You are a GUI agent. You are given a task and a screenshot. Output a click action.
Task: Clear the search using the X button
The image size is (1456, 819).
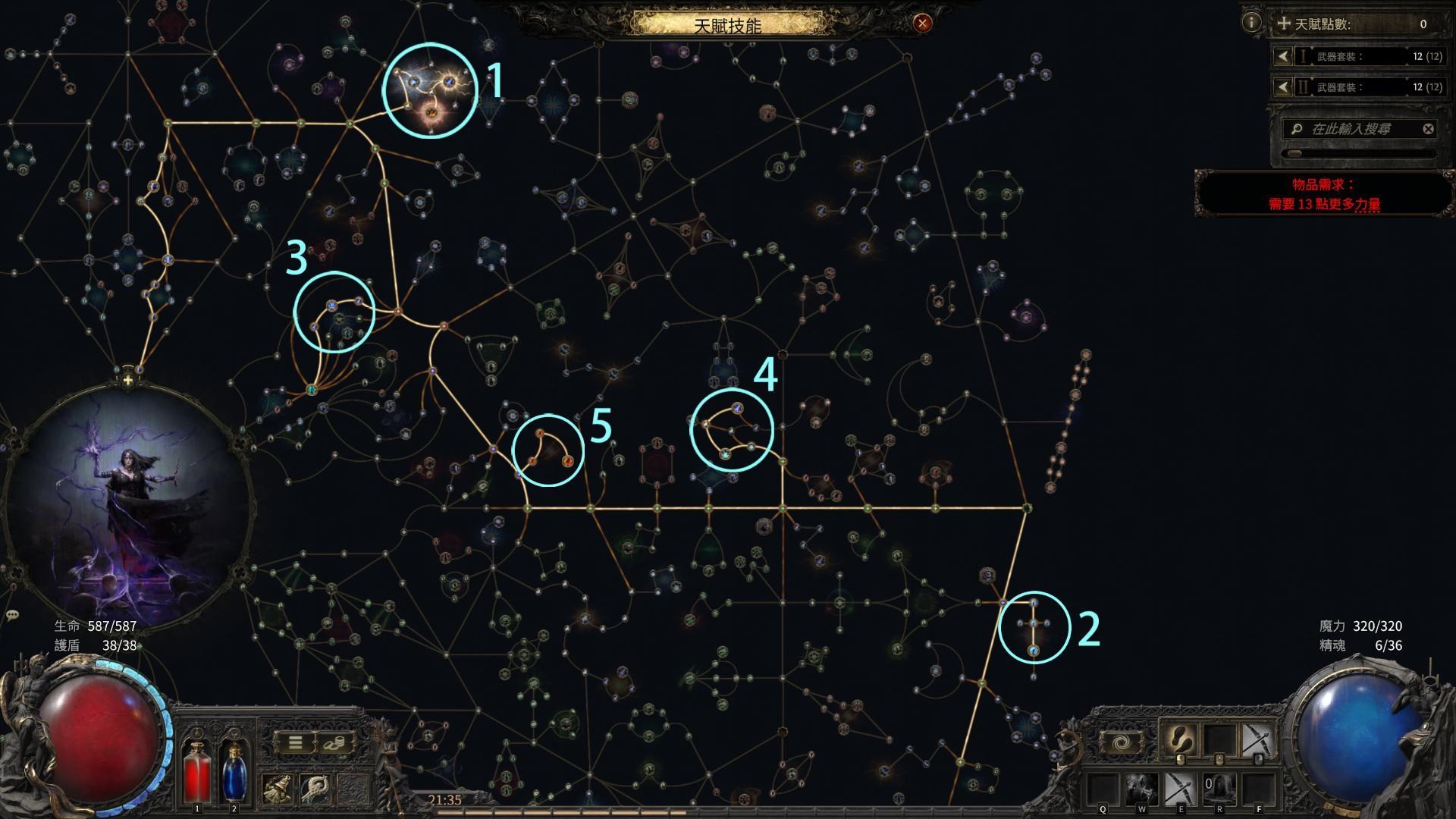(x=1427, y=129)
